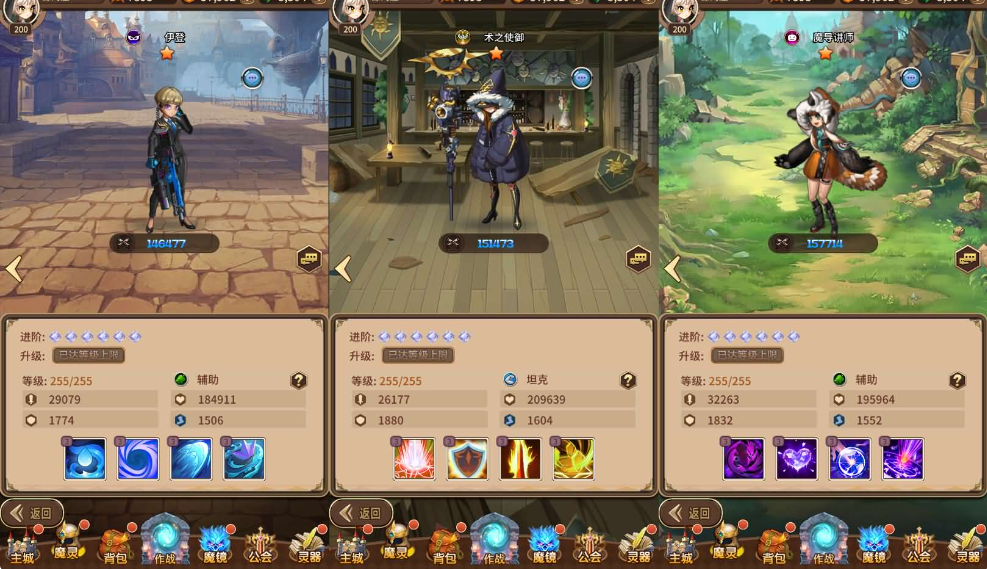Click the player avatar above 伊登
The image size is (987, 569).
pyautogui.click(x=21, y=10)
